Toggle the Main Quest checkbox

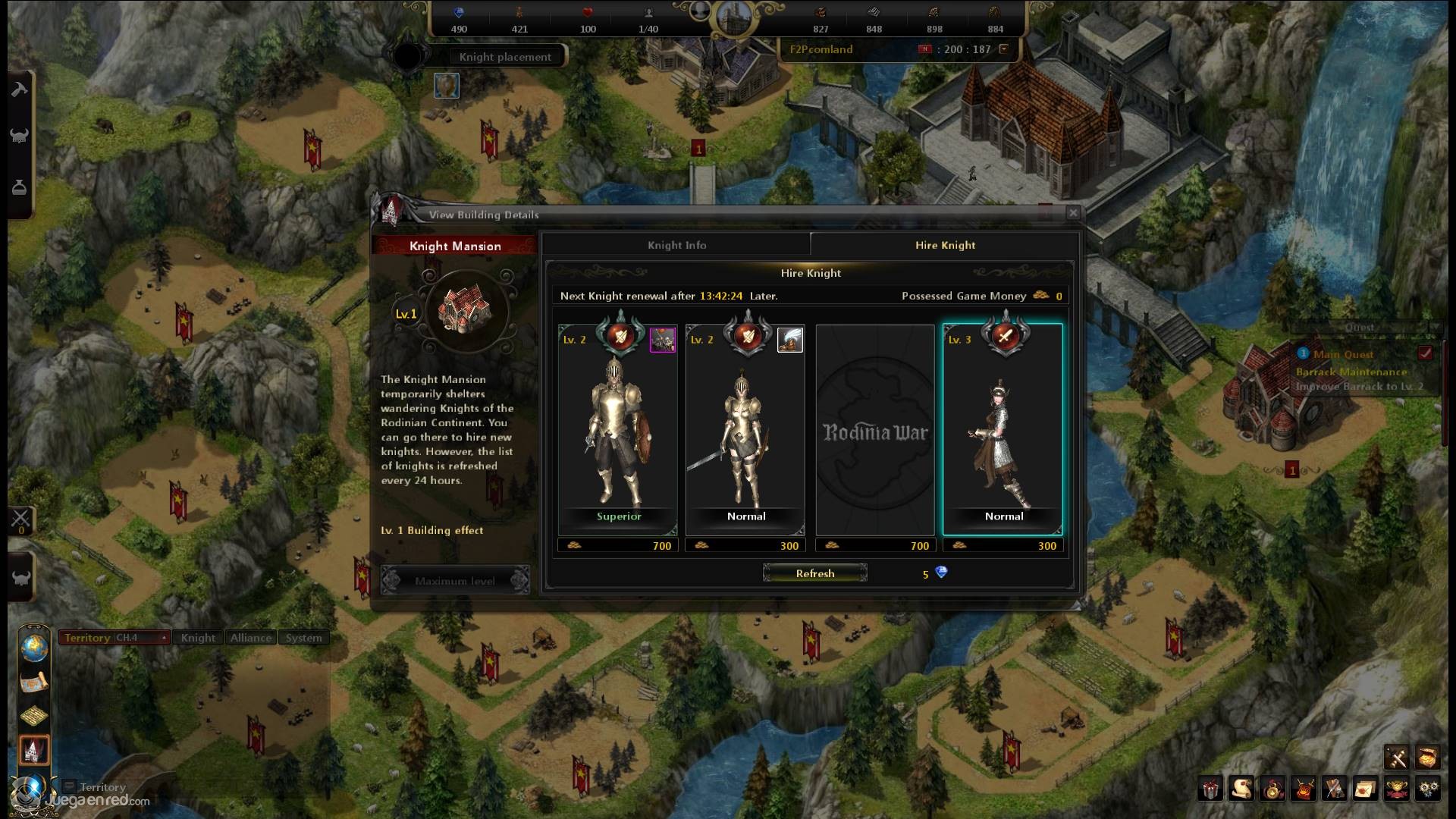1426,353
